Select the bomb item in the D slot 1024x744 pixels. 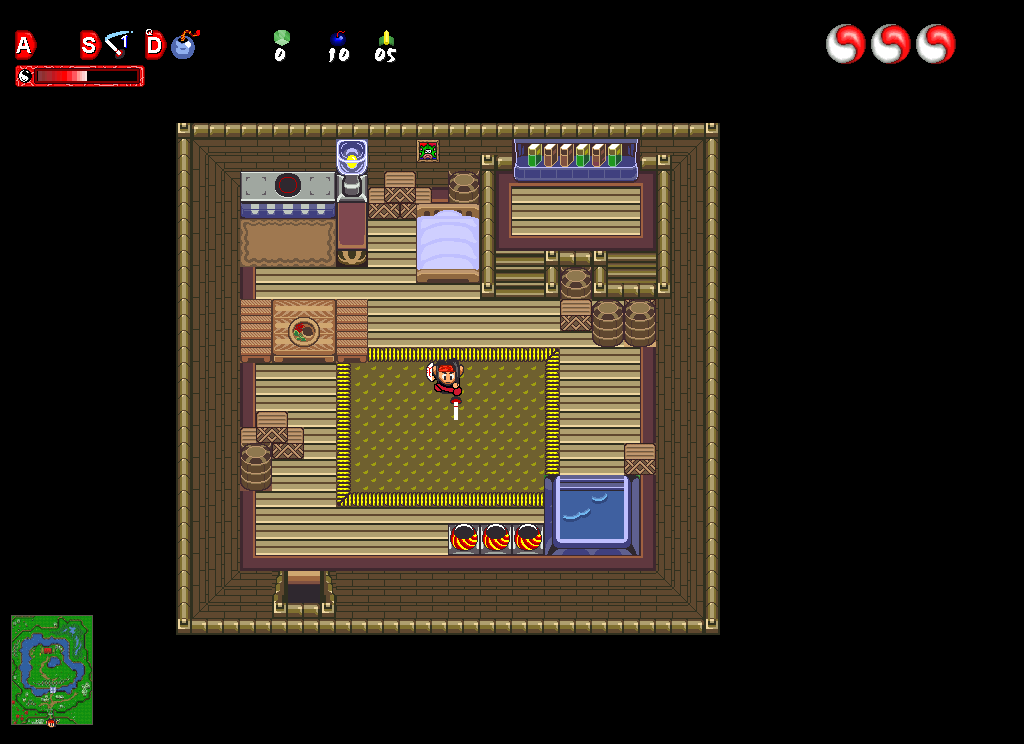click(184, 45)
